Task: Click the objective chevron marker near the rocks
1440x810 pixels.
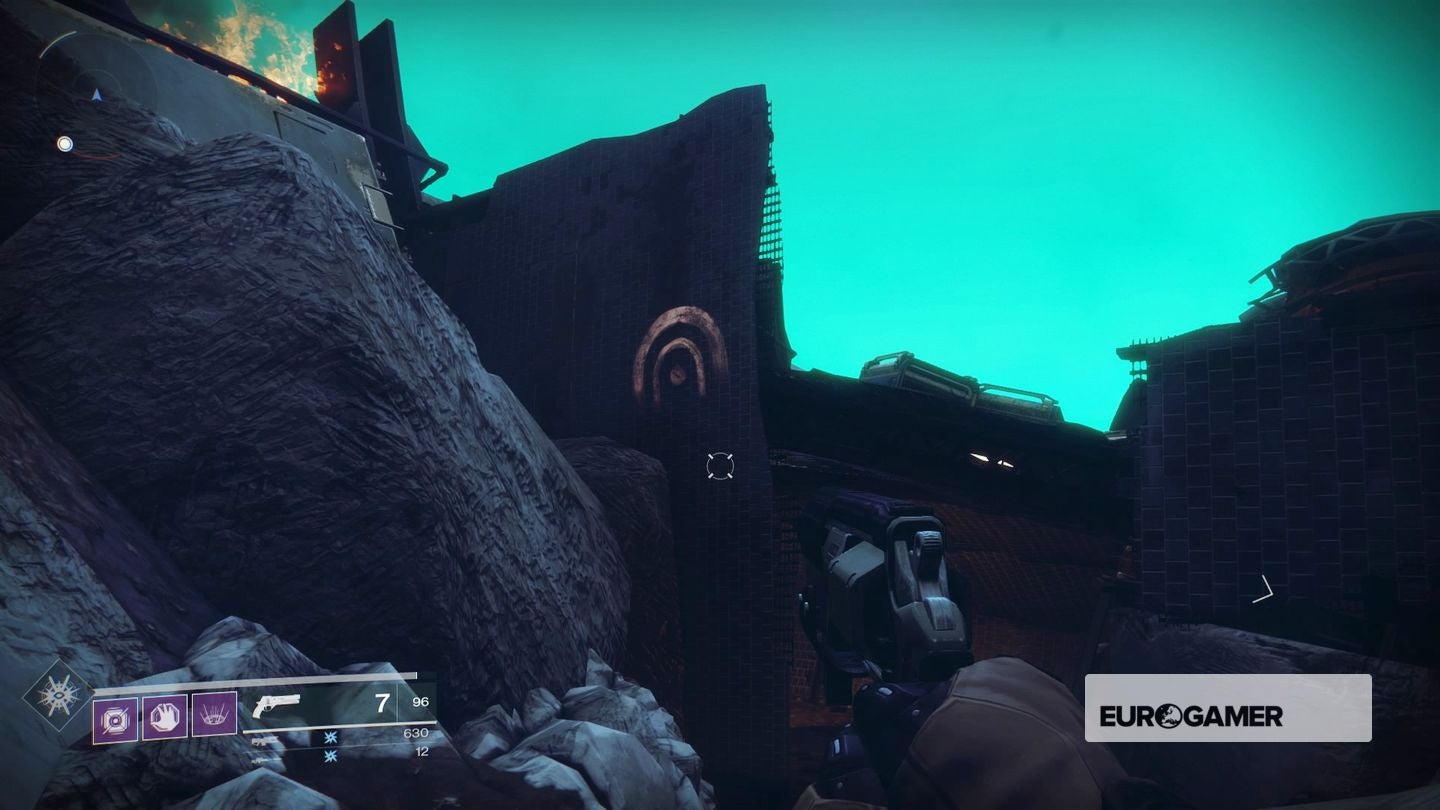Action: point(1262,588)
